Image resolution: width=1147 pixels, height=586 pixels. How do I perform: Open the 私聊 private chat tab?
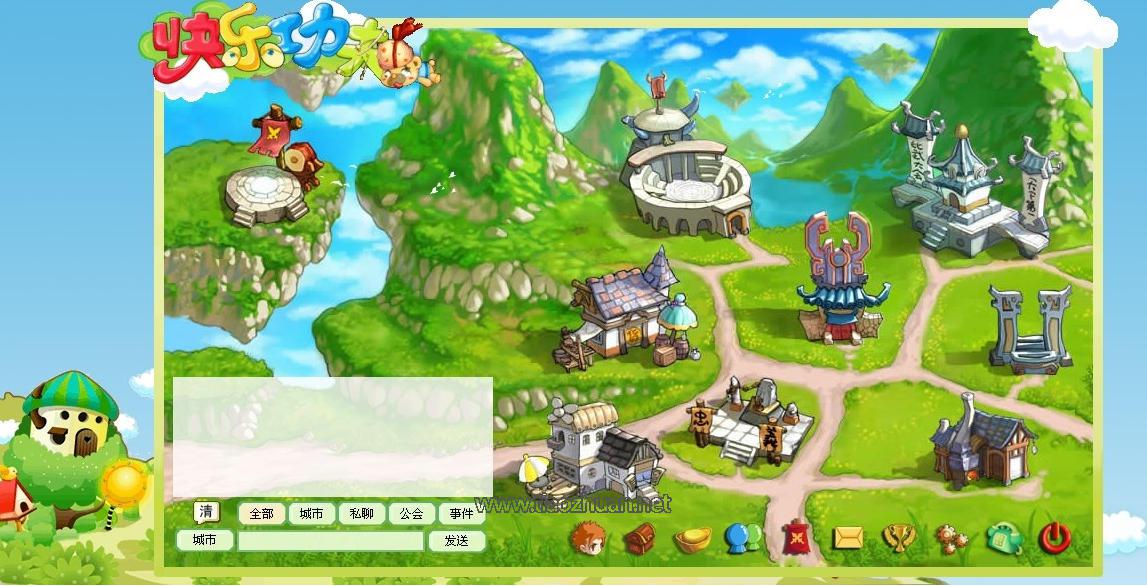coord(361,514)
